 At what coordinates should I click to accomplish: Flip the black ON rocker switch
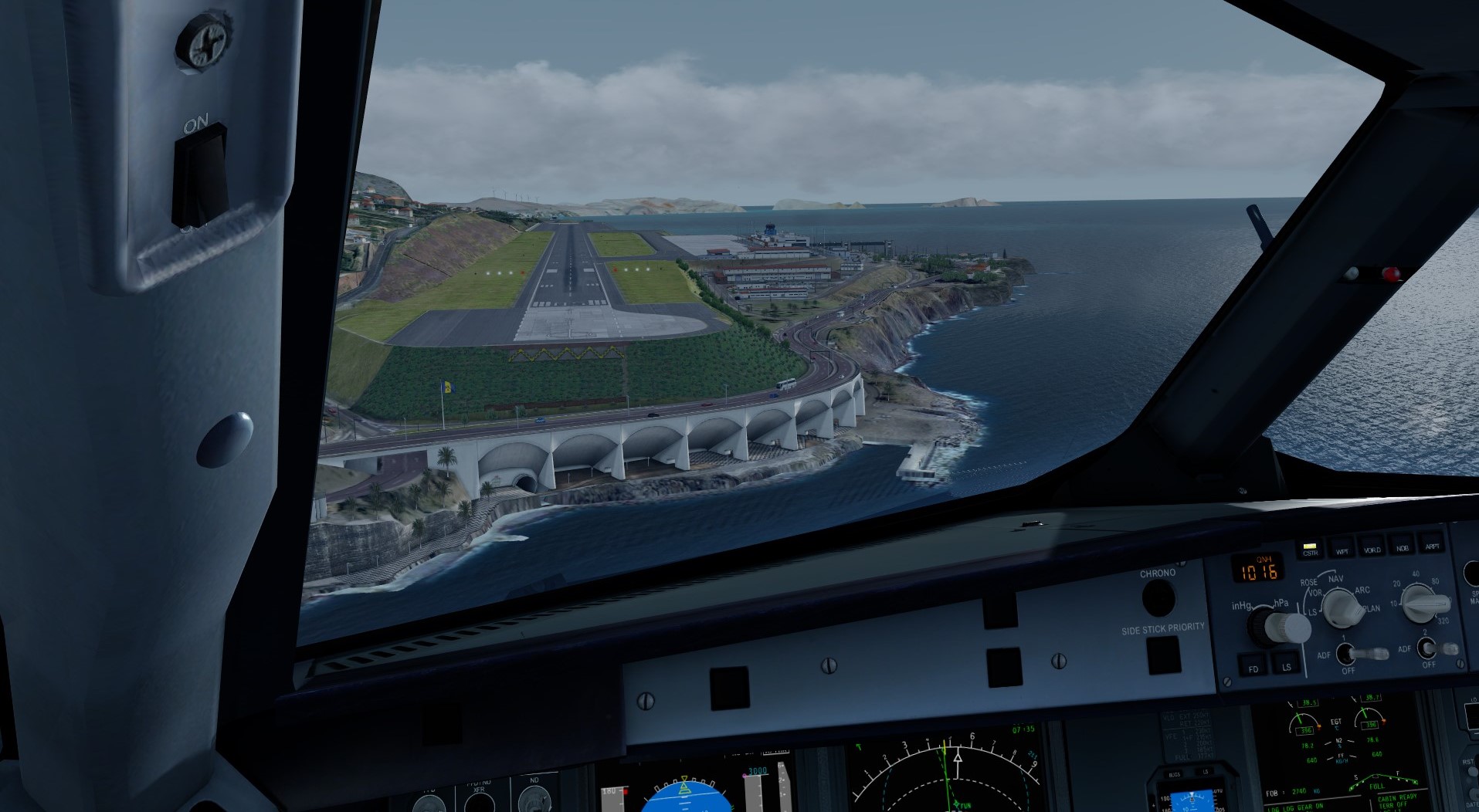tap(200, 175)
